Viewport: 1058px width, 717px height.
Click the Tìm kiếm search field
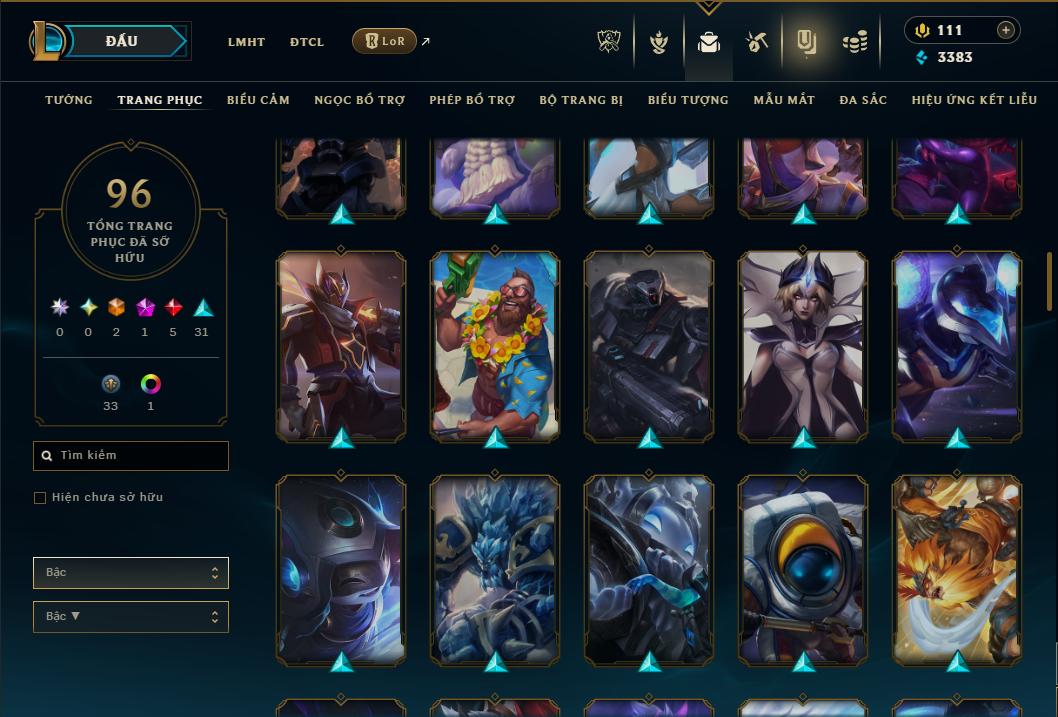(131, 456)
